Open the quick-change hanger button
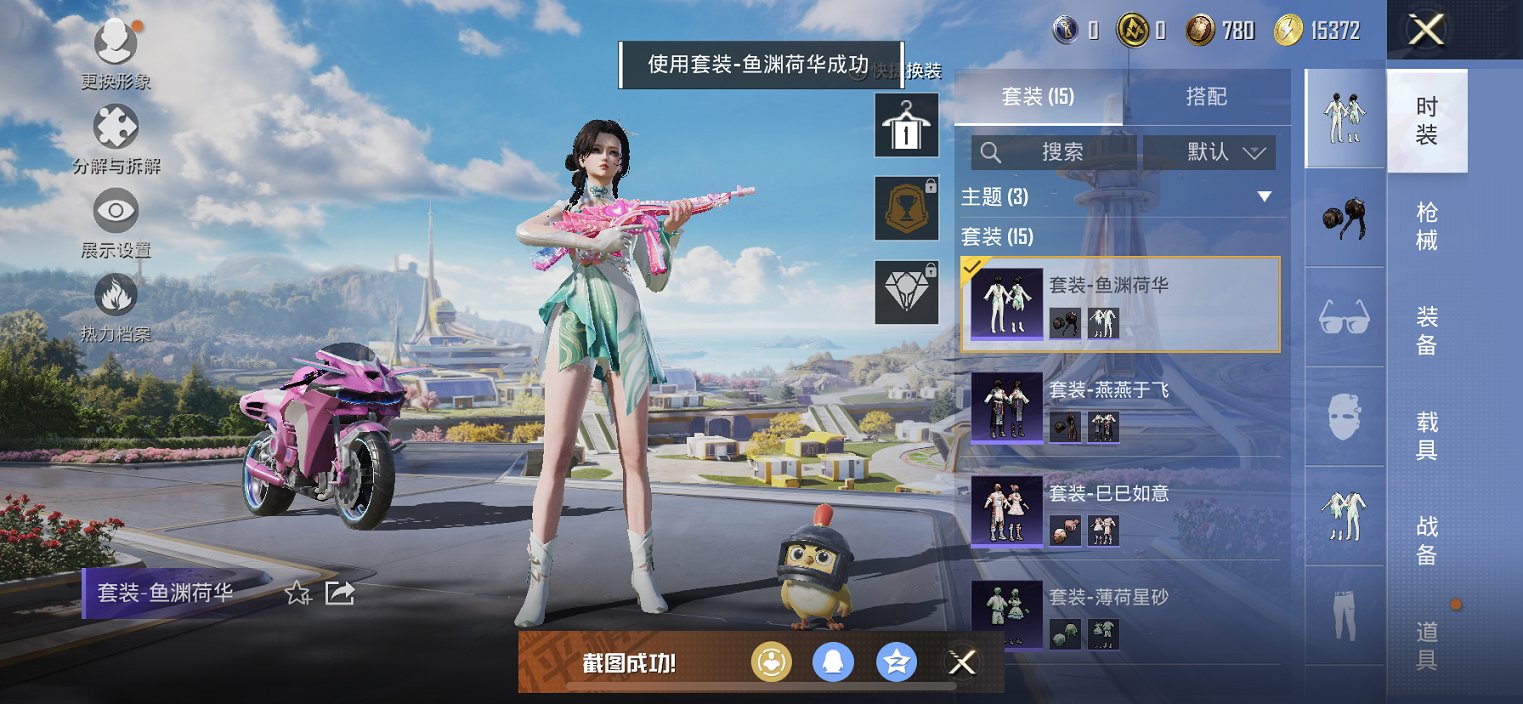Viewport: 1523px width, 704px height. click(x=906, y=125)
